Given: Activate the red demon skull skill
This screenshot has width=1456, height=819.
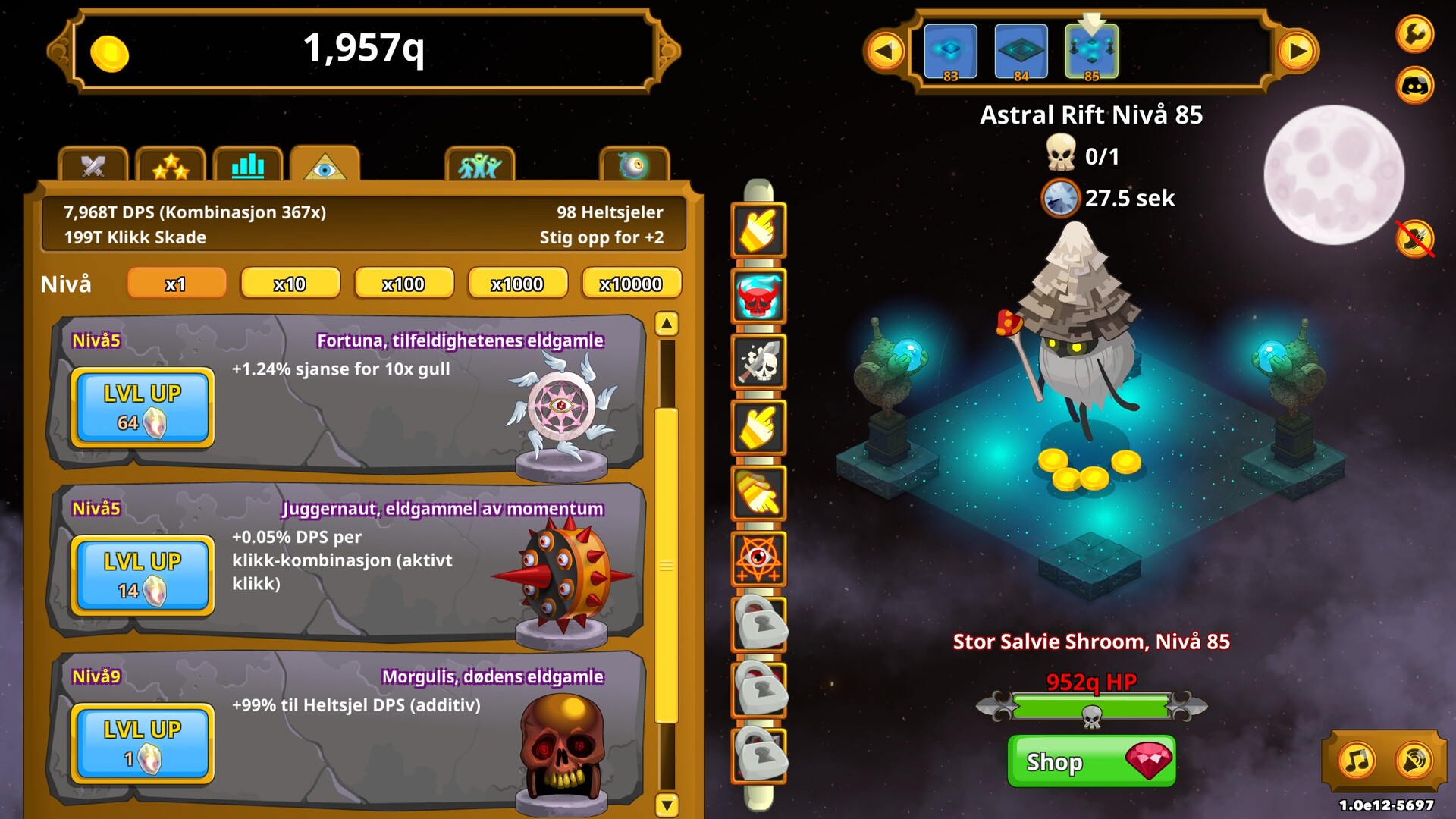Looking at the screenshot, I should (x=758, y=297).
